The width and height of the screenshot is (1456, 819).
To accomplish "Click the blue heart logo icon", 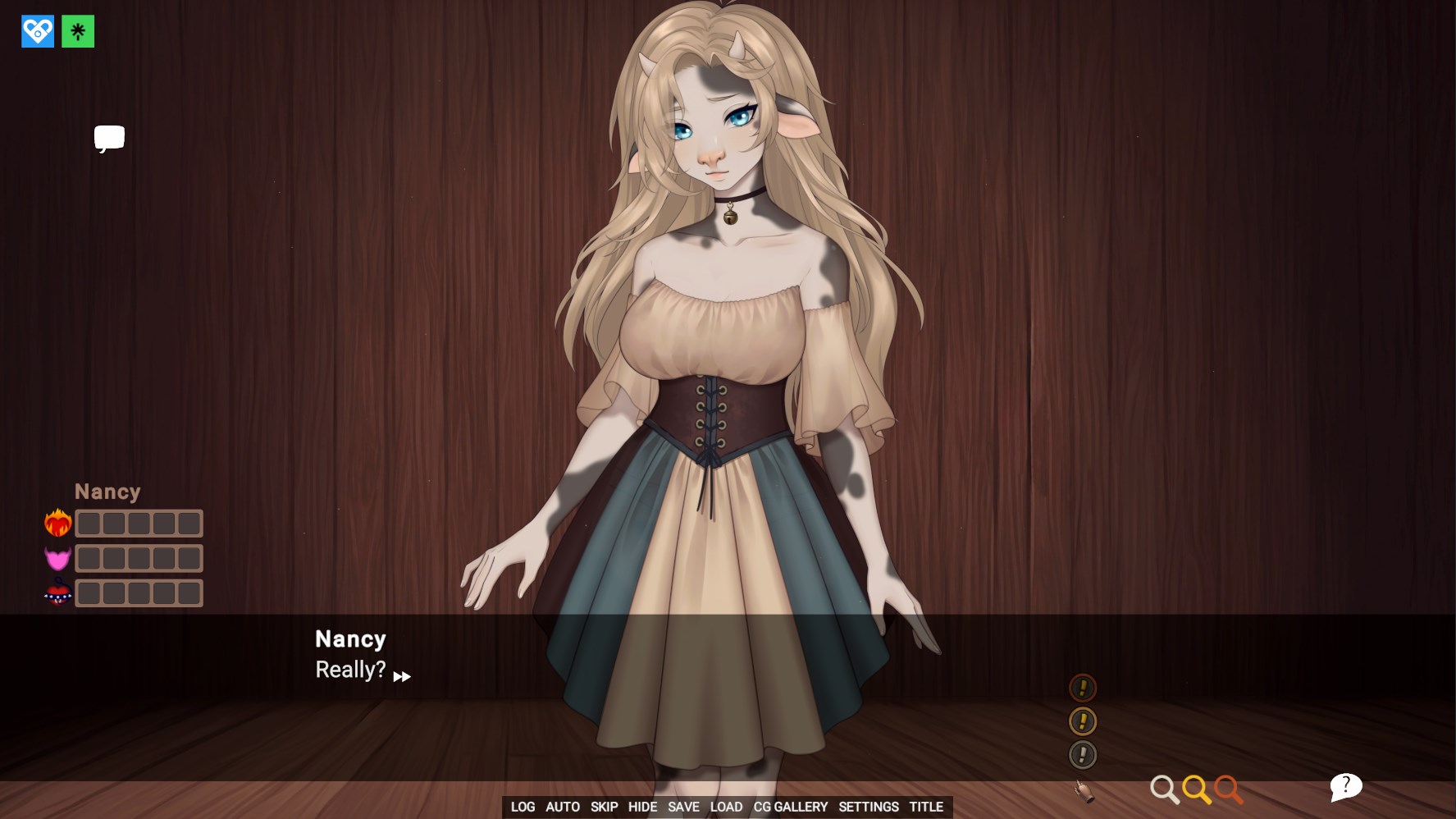I will tap(38, 32).
